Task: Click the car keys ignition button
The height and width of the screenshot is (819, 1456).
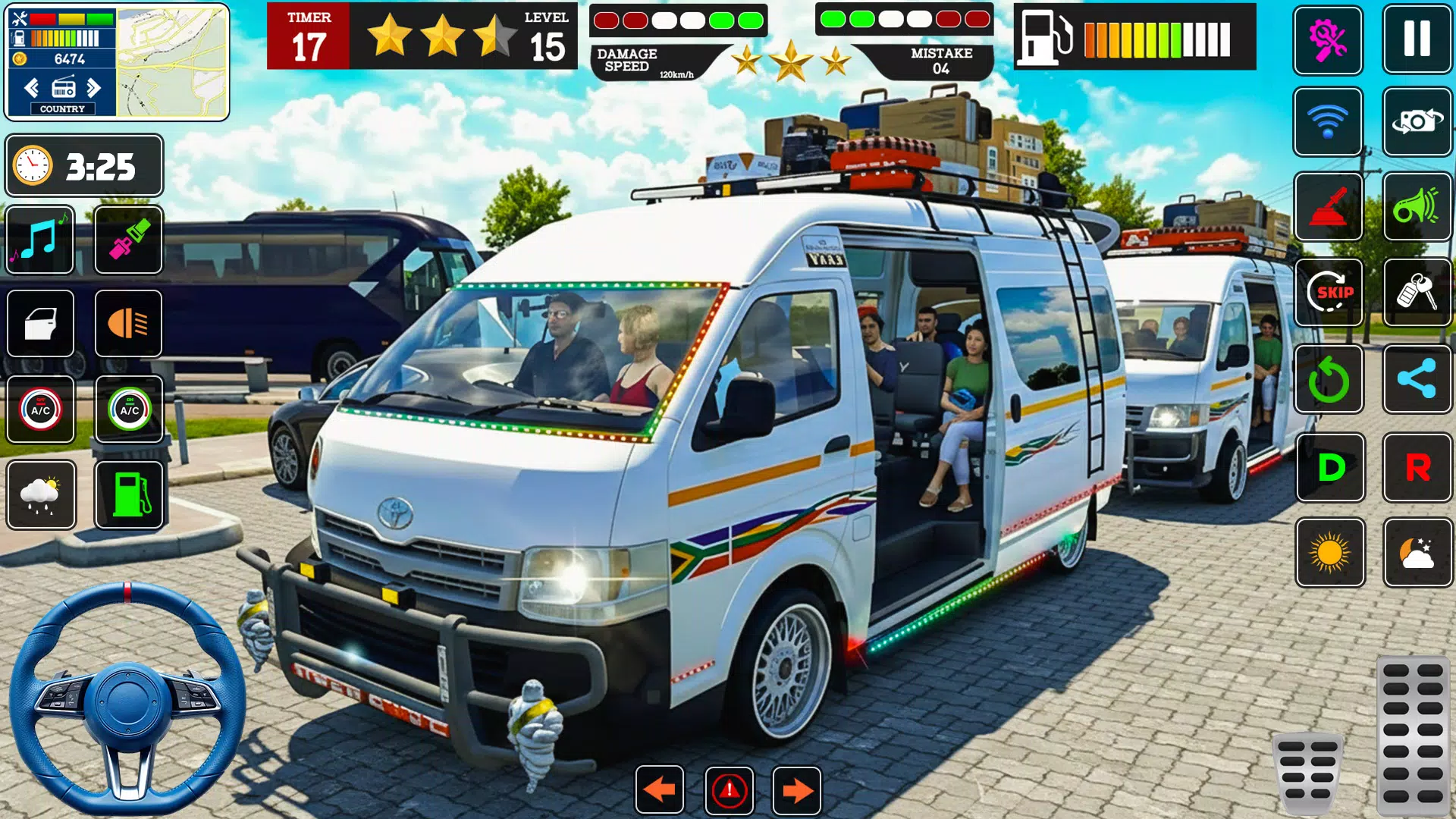Action: point(1417,292)
